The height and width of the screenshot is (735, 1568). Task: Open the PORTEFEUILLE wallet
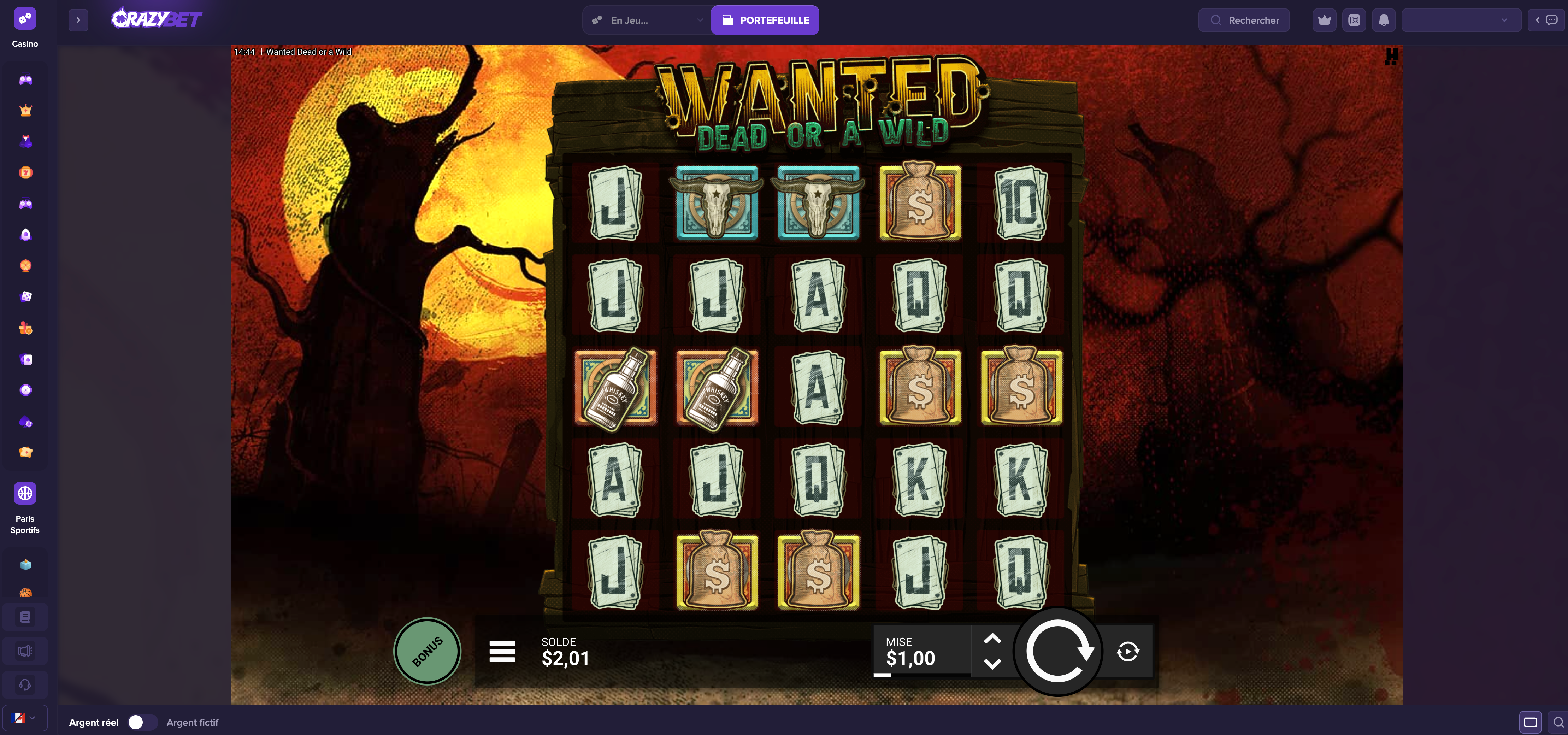765,20
